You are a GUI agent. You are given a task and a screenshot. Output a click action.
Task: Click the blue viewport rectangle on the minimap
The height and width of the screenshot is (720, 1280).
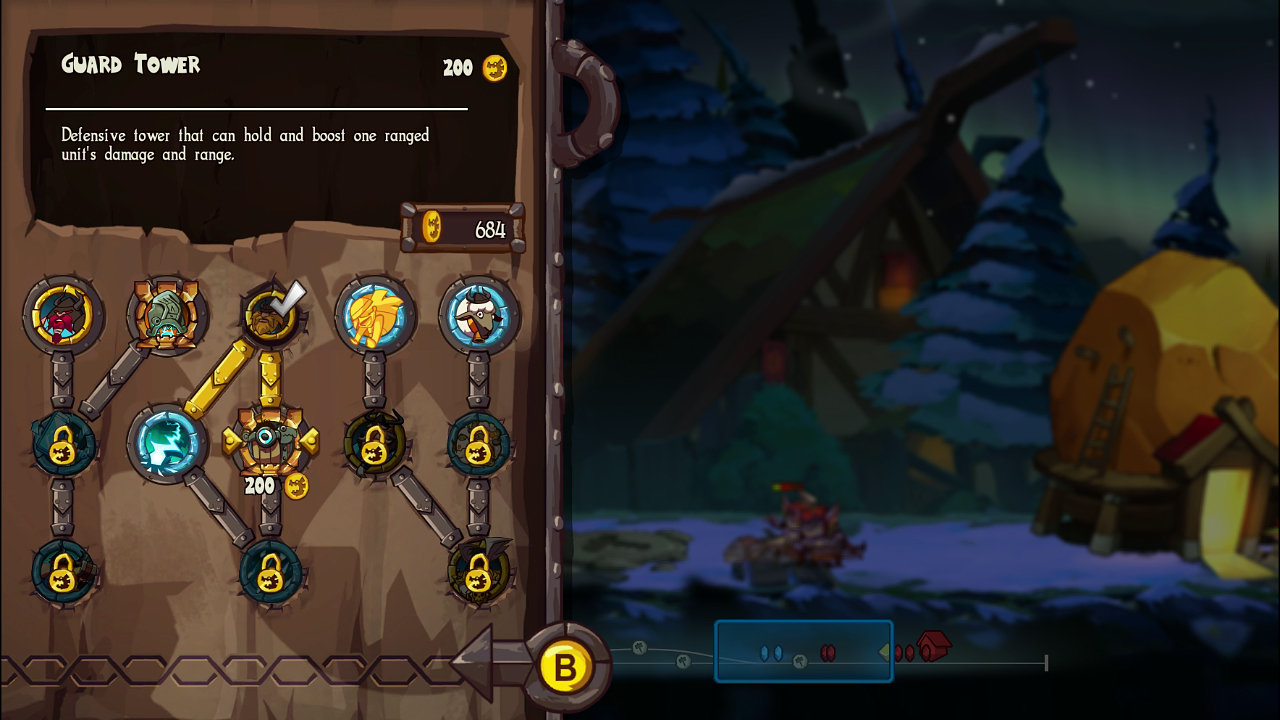coord(803,651)
